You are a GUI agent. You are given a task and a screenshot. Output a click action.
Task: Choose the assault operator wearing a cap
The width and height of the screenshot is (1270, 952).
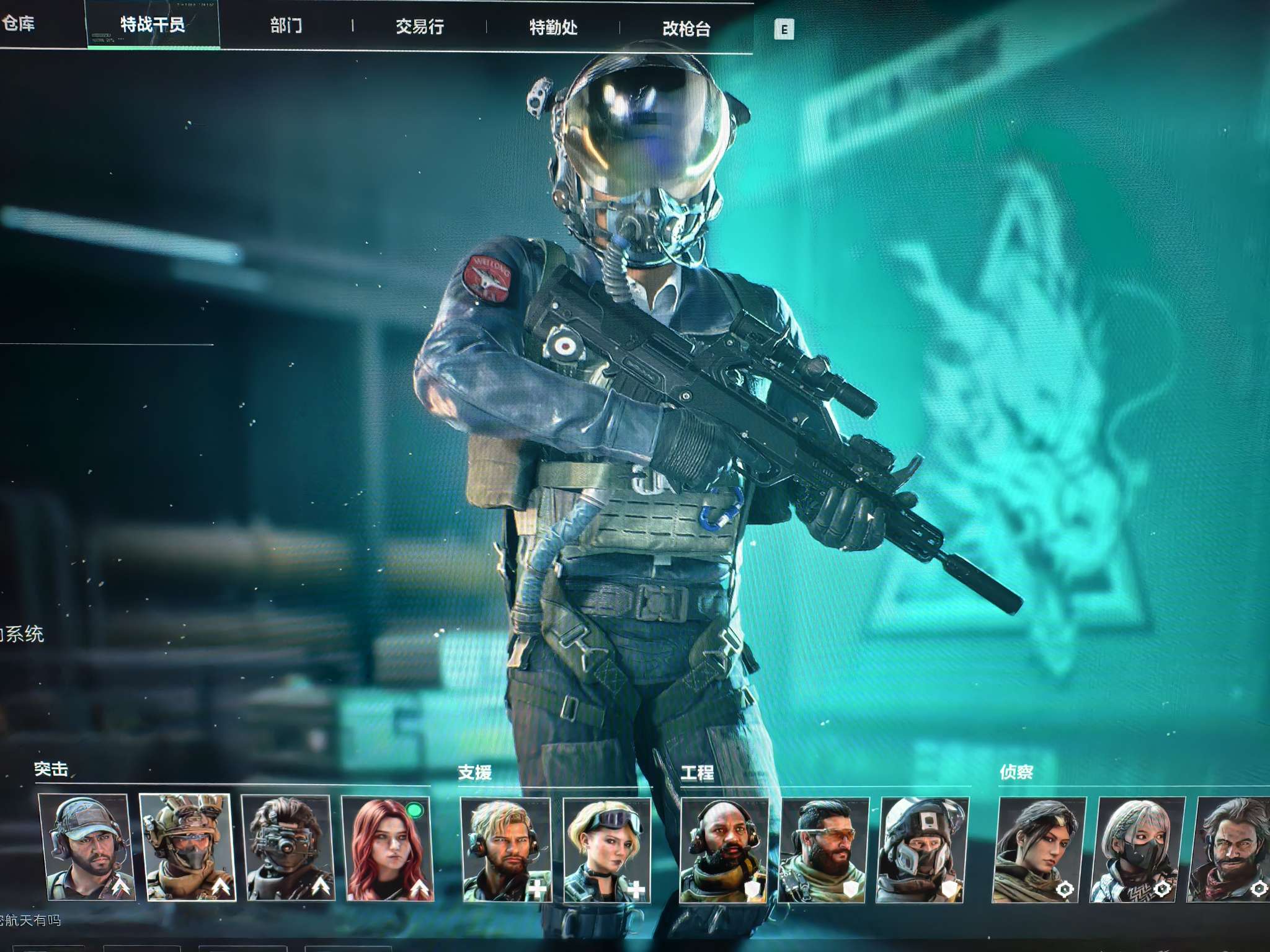pos(86,847)
